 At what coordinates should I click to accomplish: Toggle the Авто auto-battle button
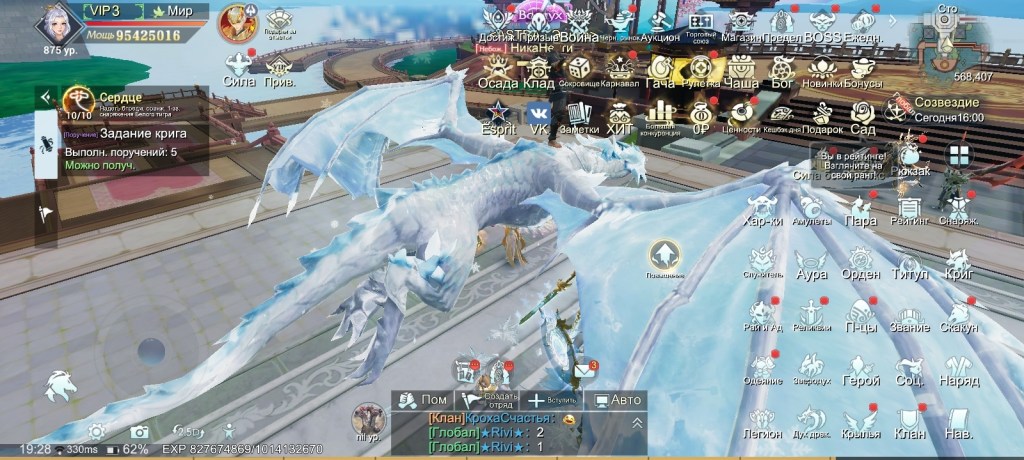coord(617,400)
